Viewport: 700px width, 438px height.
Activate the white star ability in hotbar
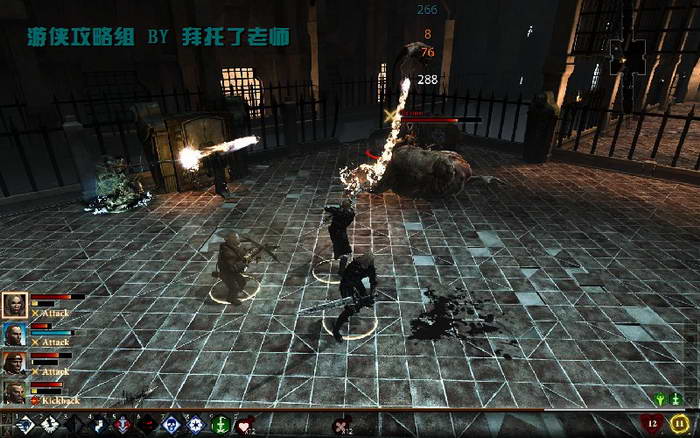(195, 425)
